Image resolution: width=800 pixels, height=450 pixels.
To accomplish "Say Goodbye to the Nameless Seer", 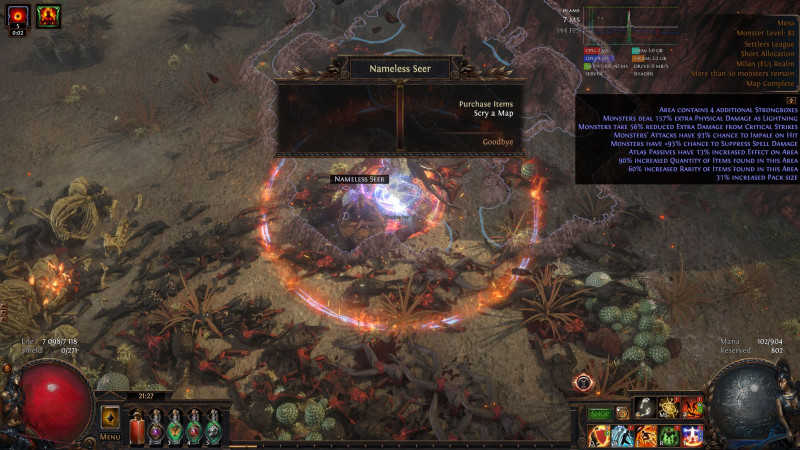I will [497, 142].
